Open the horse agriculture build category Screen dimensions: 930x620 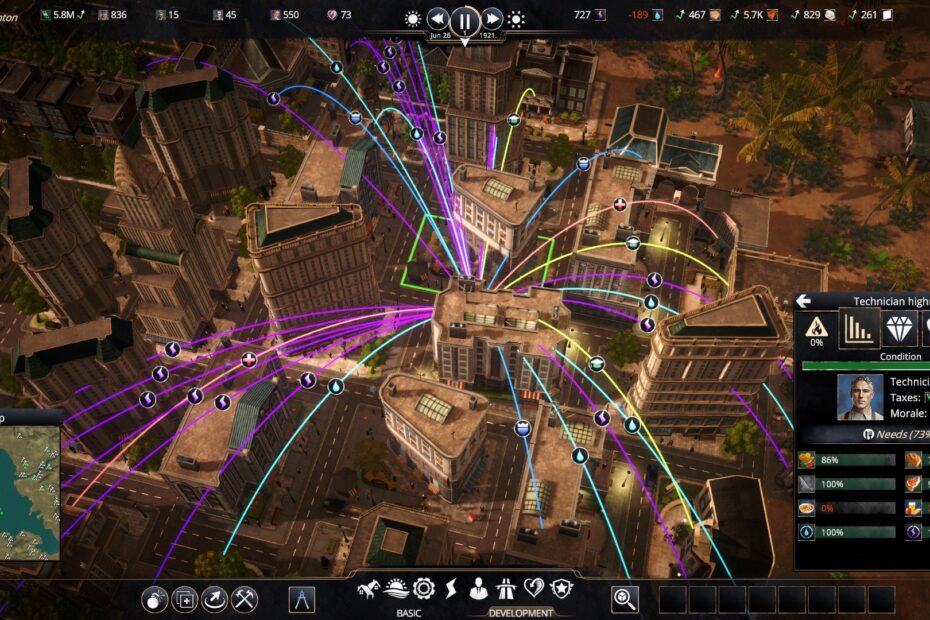point(370,589)
